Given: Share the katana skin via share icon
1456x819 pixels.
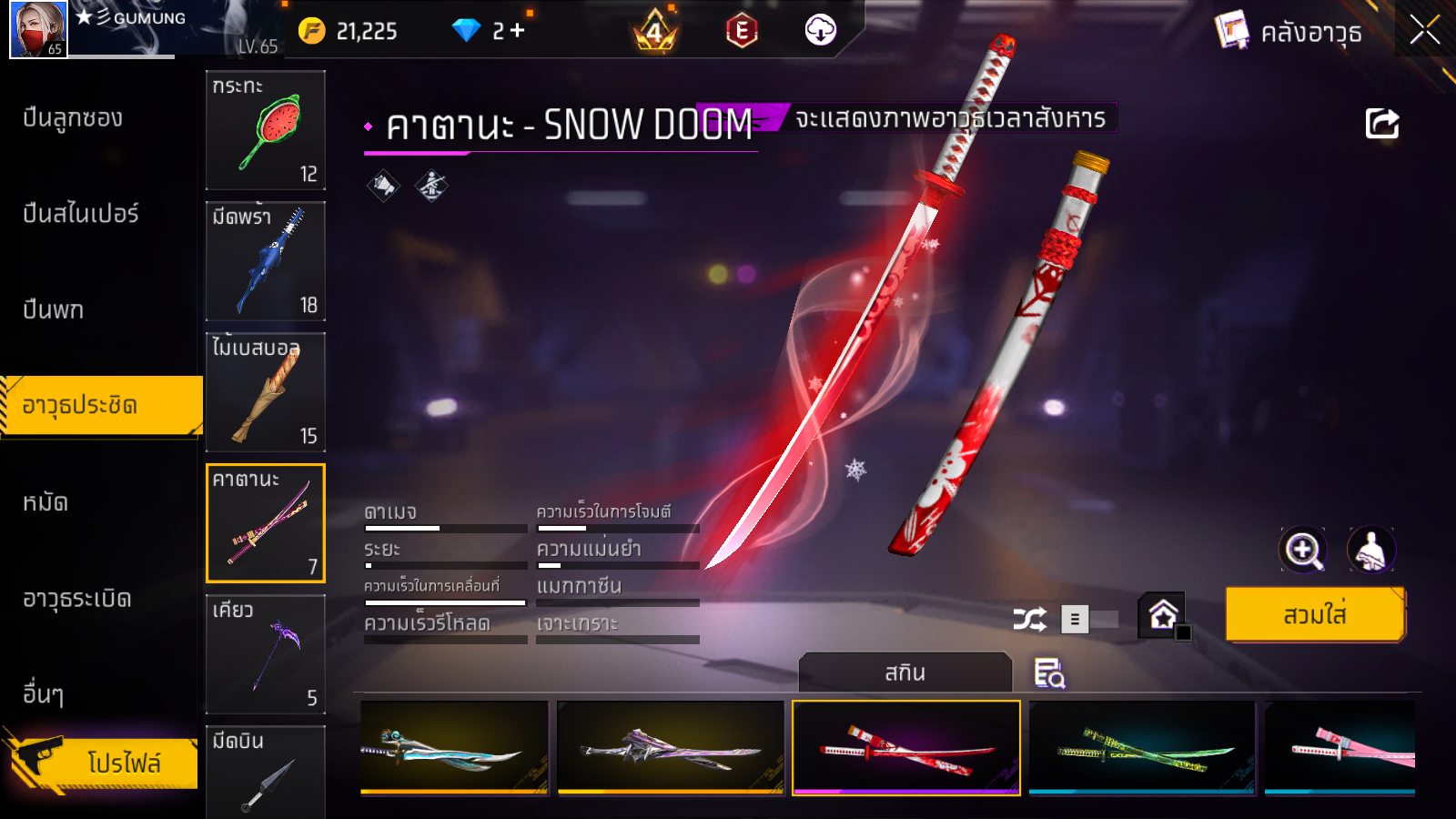Looking at the screenshot, I should click(x=1381, y=124).
